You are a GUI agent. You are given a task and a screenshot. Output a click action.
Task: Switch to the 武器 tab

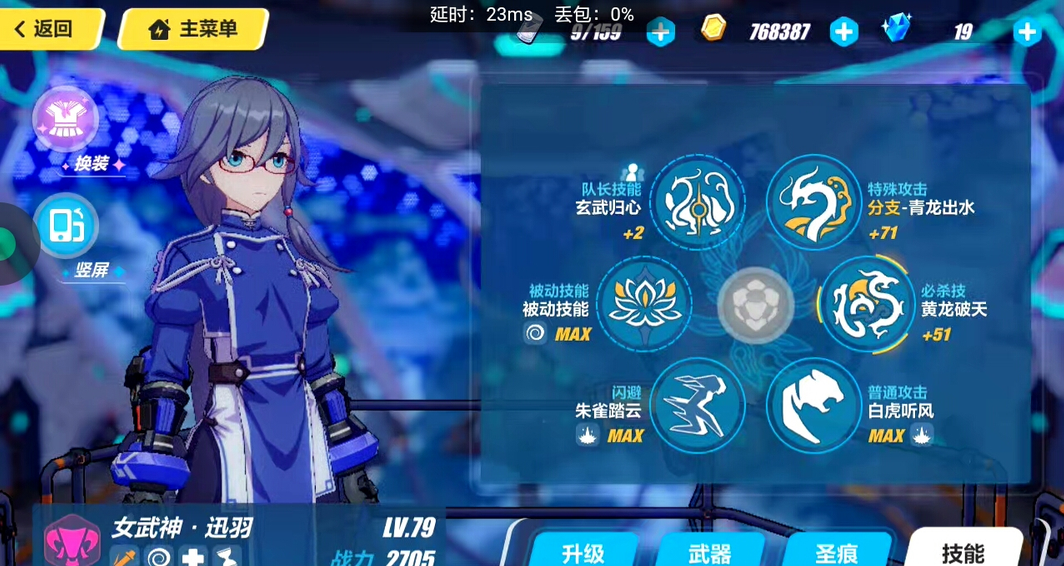coord(710,551)
